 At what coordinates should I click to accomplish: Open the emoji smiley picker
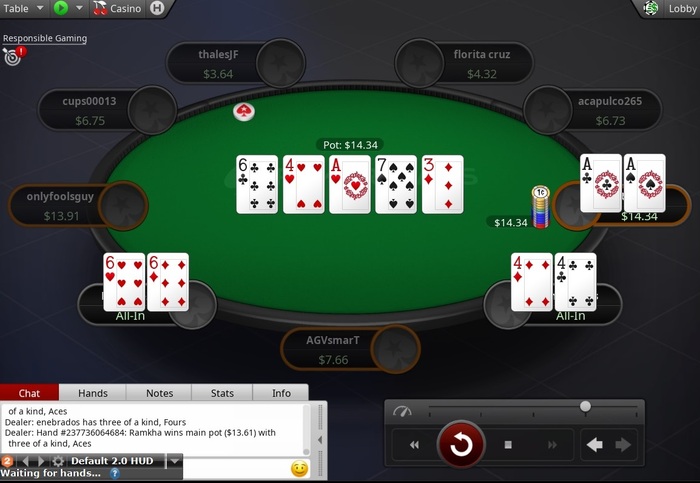coord(298,468)
